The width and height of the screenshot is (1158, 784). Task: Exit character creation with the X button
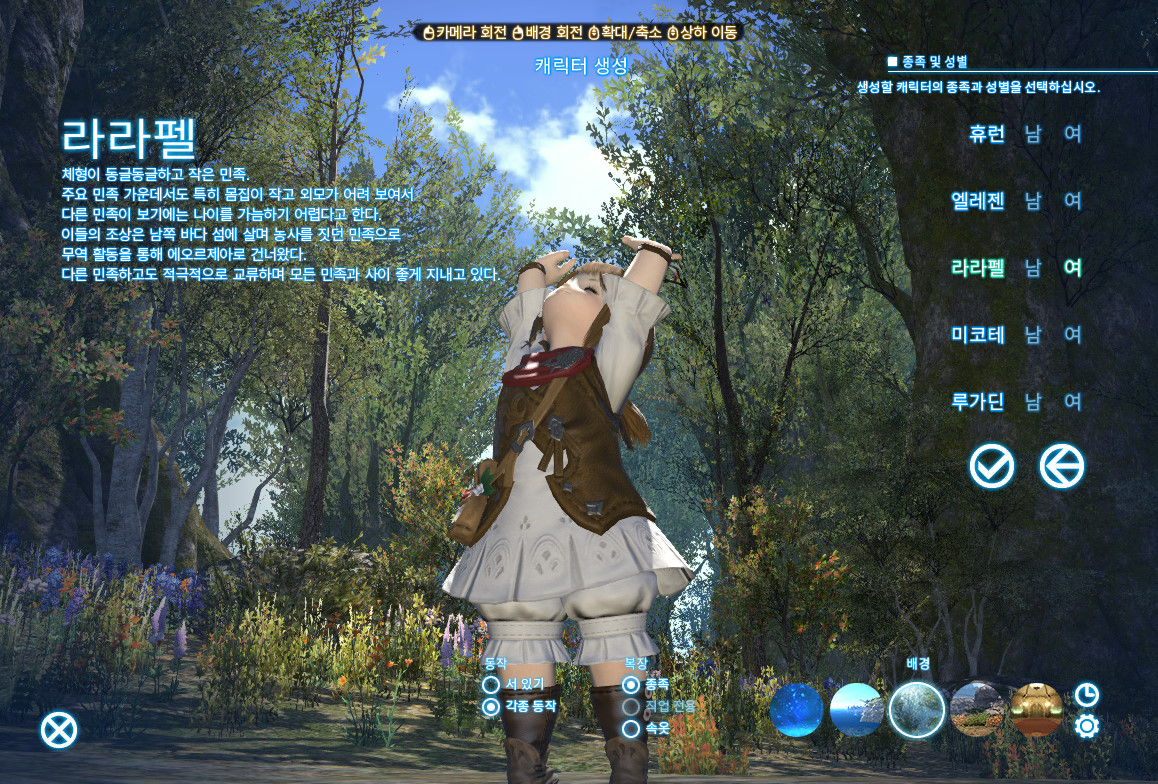click(59, 730)
